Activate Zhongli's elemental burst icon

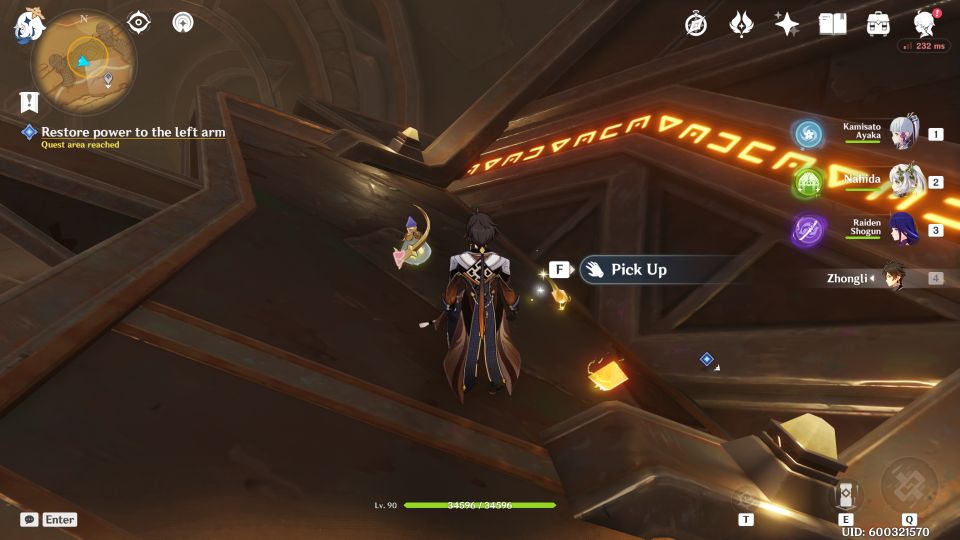click(x=908, y=486)
